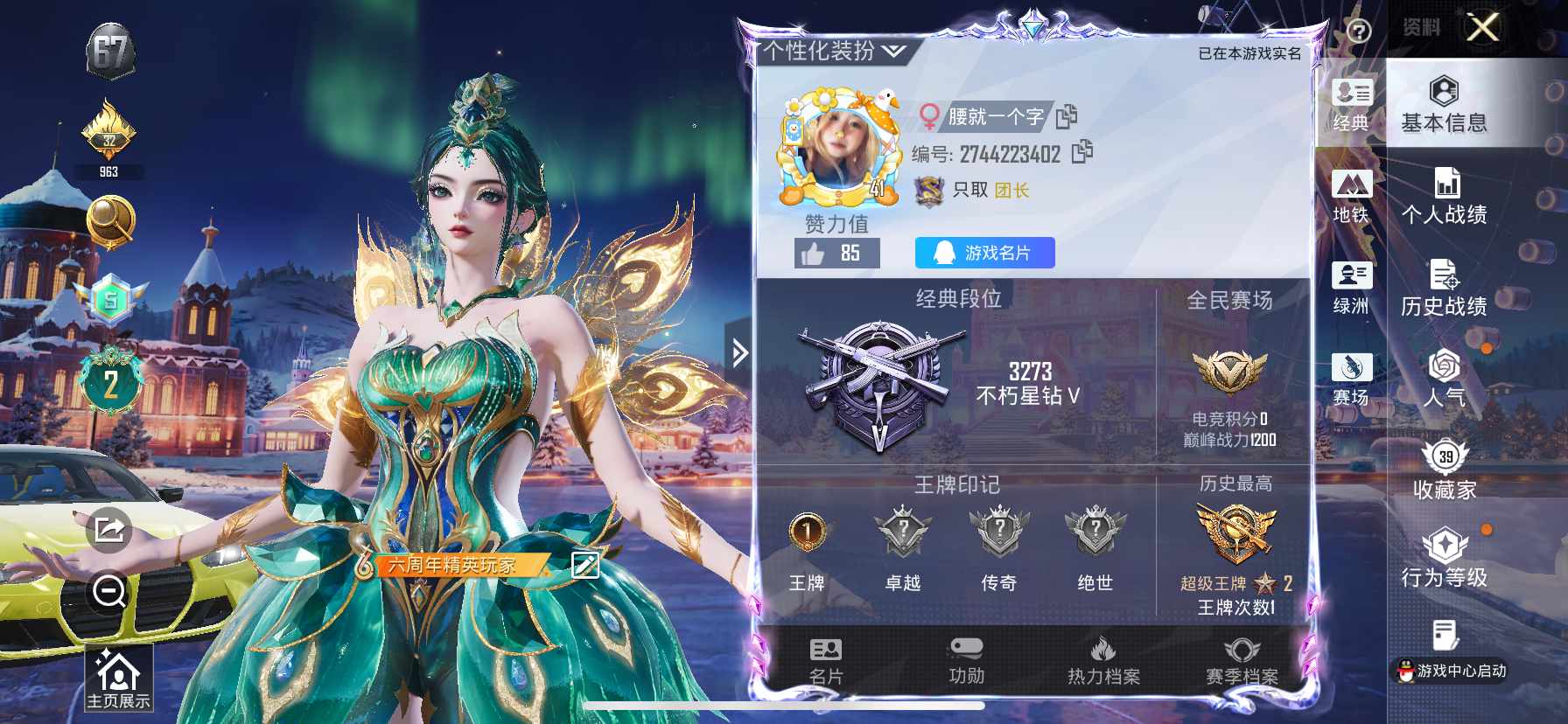This screenshot has height=724, width=1568.
Task: Check 人气 popularity panel
Action: coord(1445,382)
